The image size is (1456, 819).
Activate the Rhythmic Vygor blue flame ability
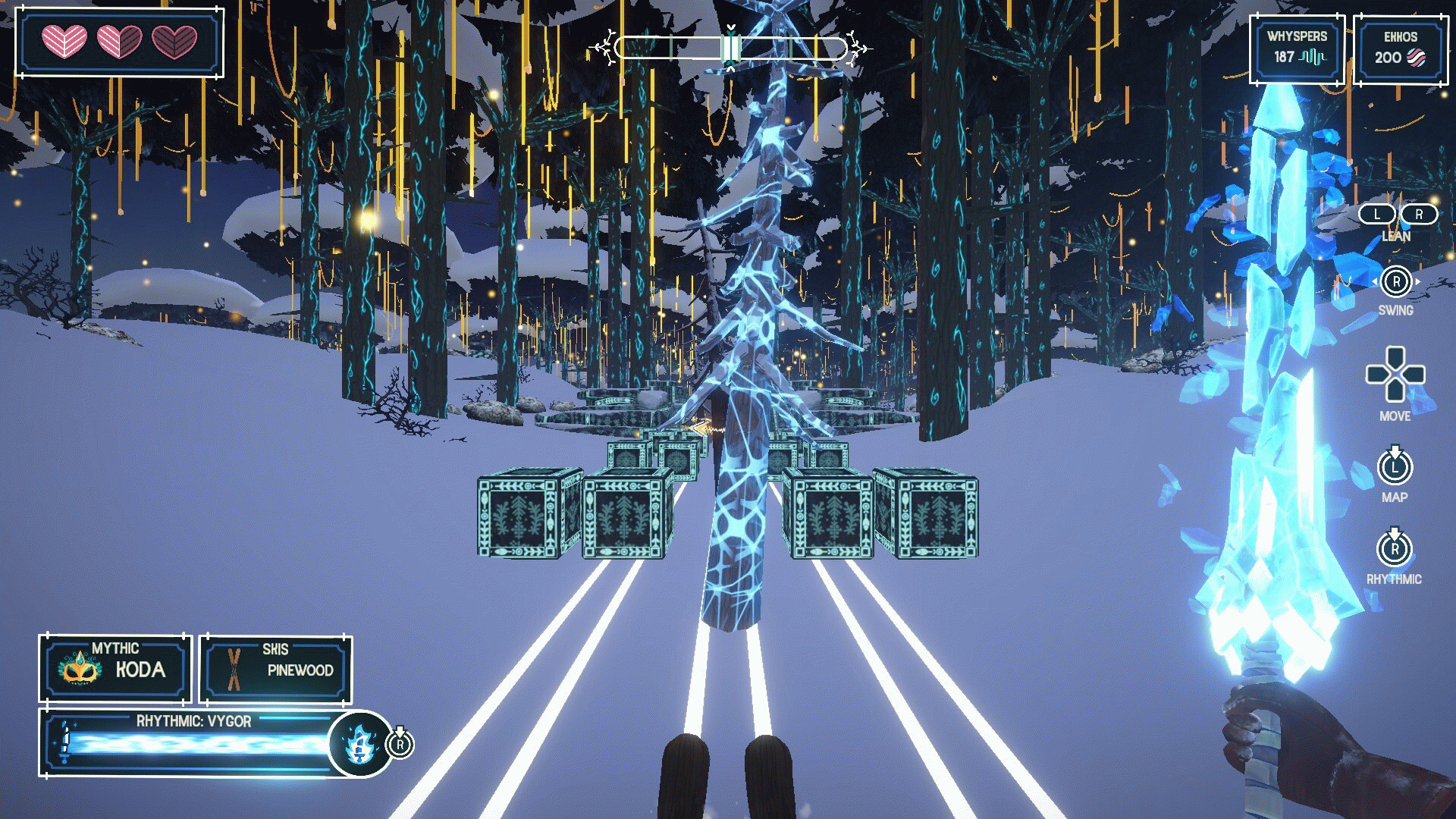tap(360, 744)
